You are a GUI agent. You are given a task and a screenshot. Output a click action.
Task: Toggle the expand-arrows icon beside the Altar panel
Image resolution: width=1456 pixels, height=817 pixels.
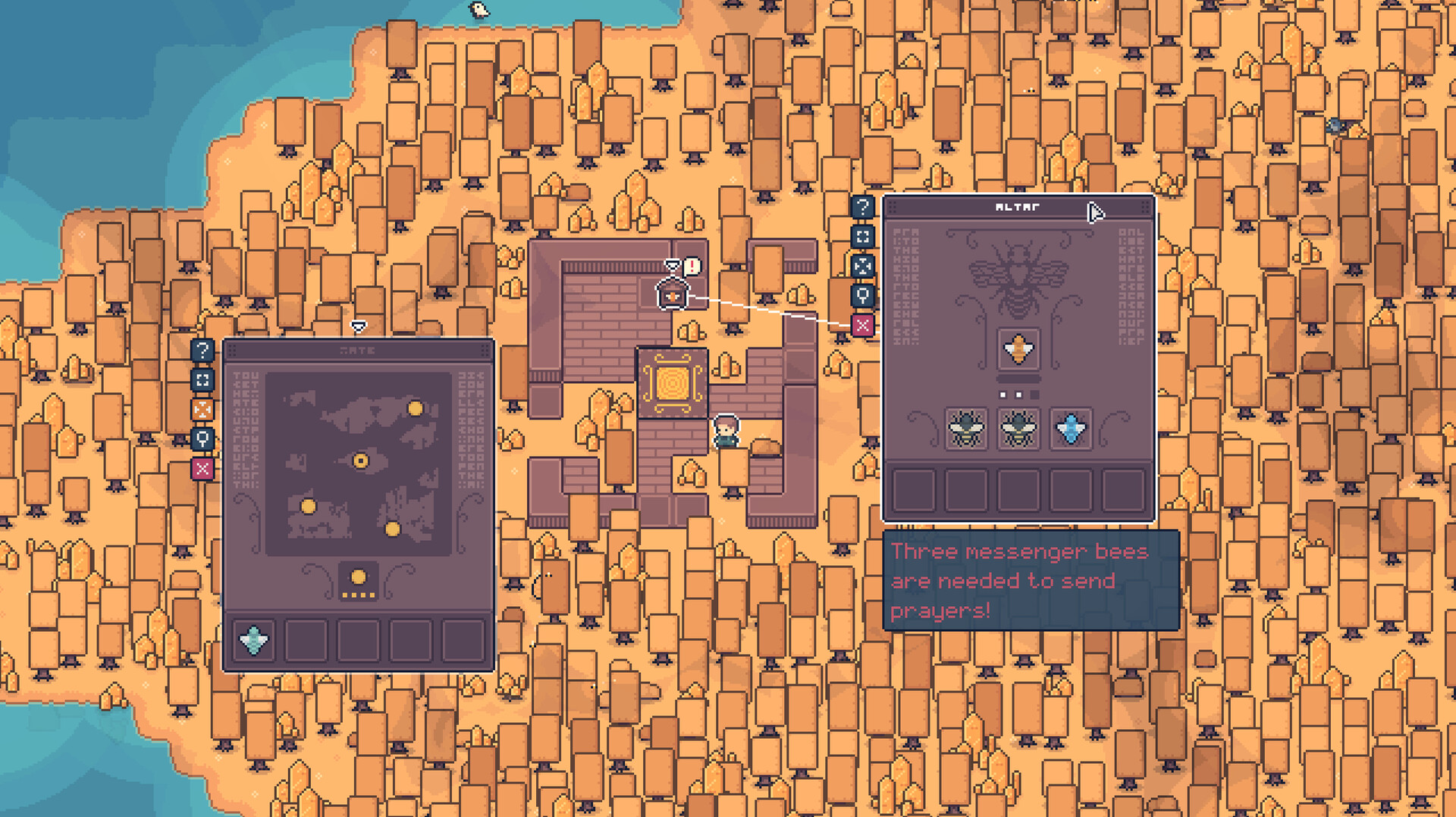coord(863,266)
